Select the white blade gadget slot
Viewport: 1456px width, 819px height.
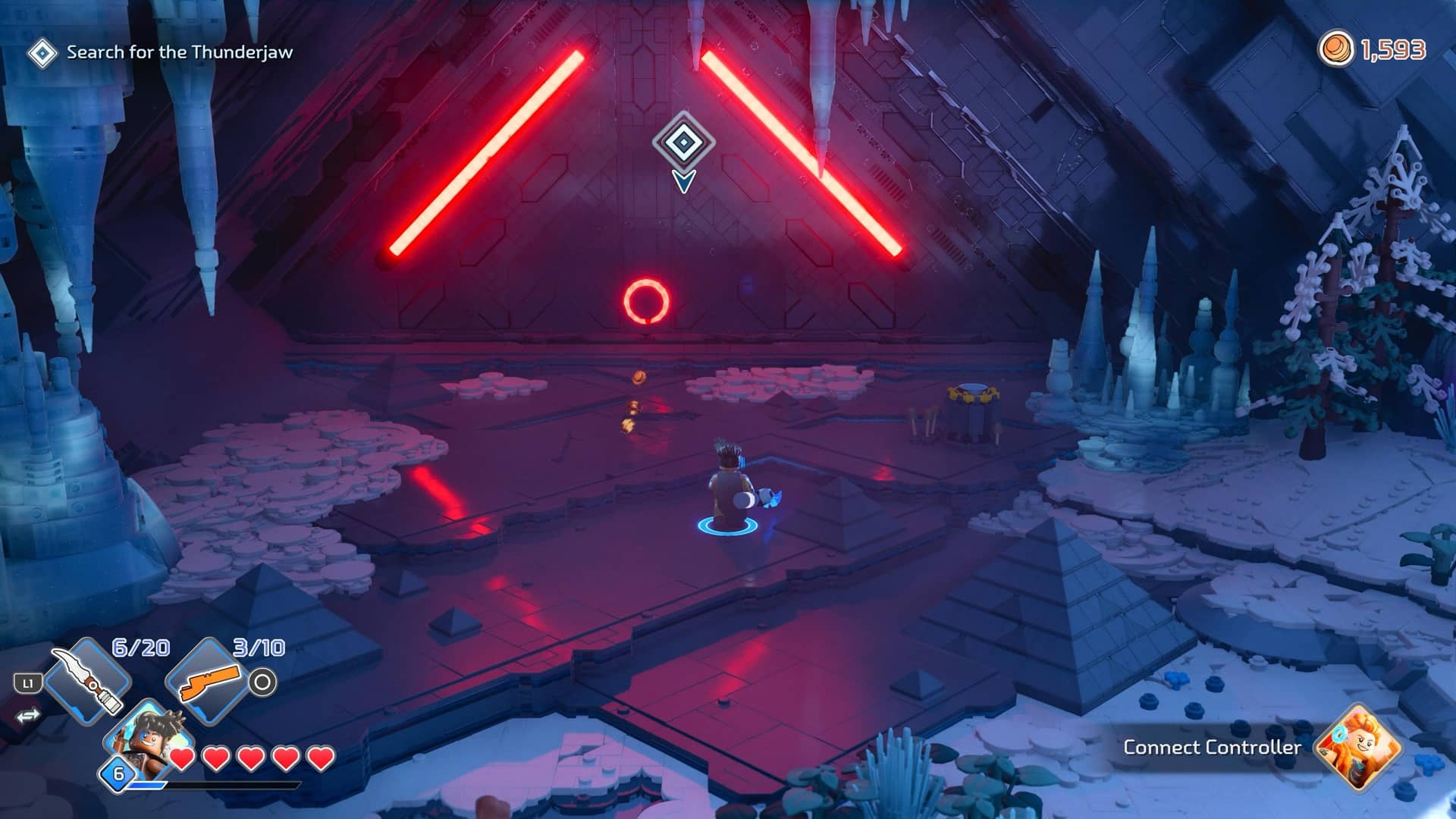coord(88,680)
